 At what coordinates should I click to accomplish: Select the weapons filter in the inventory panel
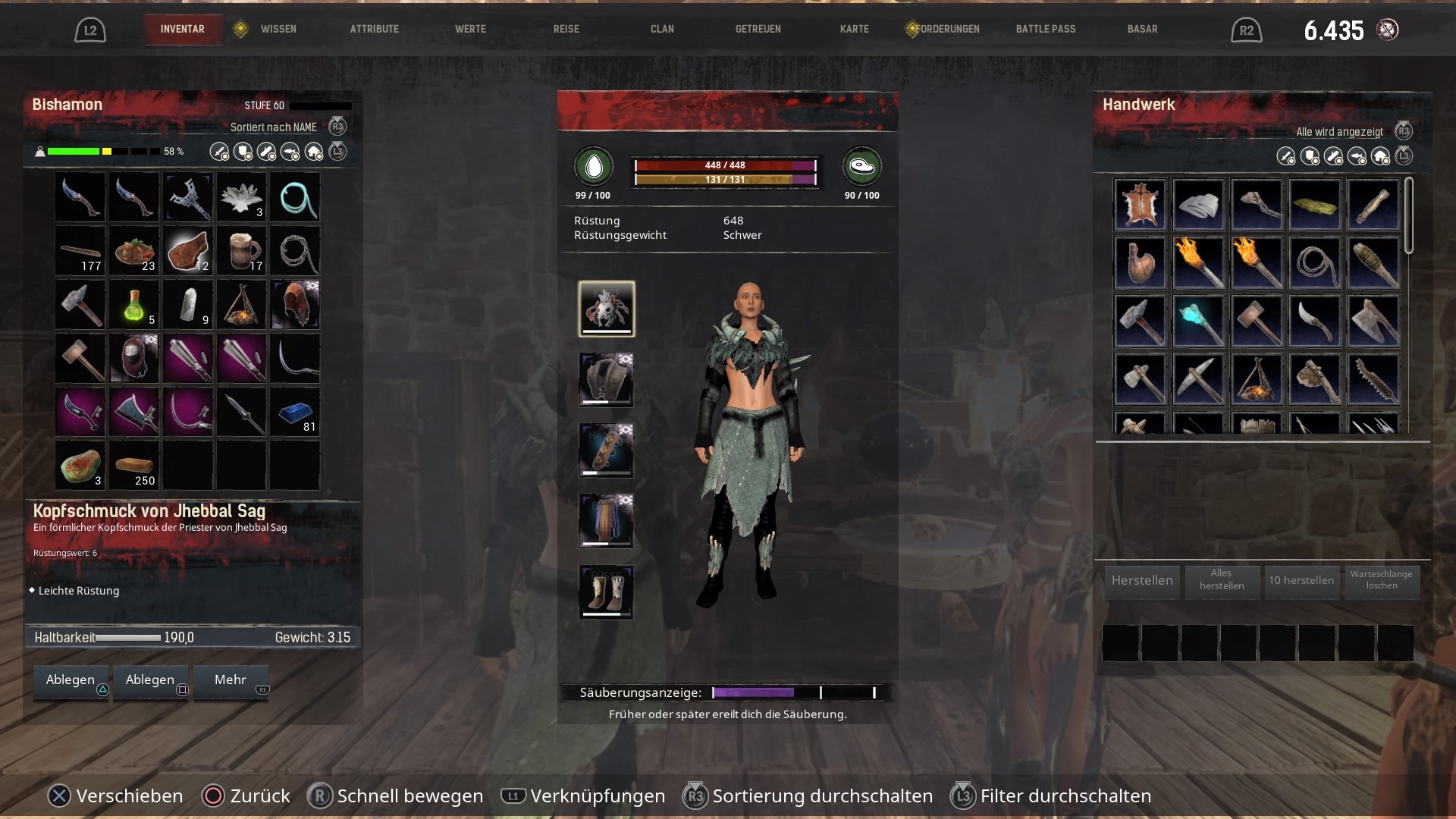[219, 152]
